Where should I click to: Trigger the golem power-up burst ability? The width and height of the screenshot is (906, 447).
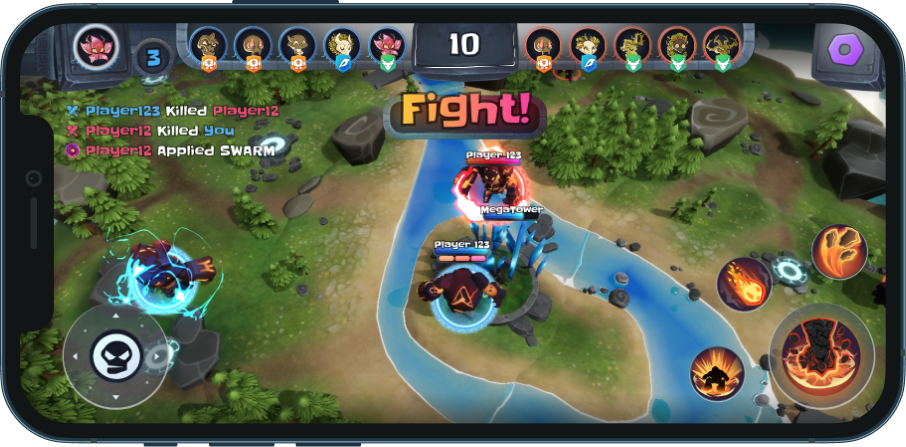pos(717,373)
